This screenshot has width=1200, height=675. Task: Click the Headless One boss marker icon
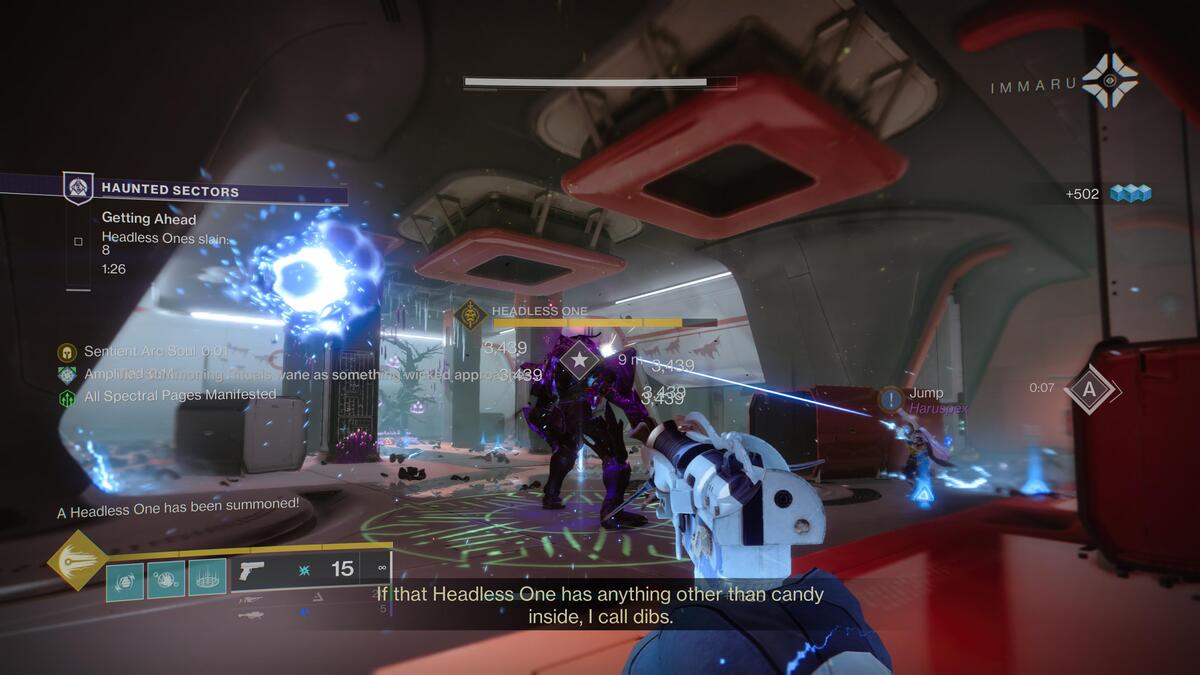470,315
